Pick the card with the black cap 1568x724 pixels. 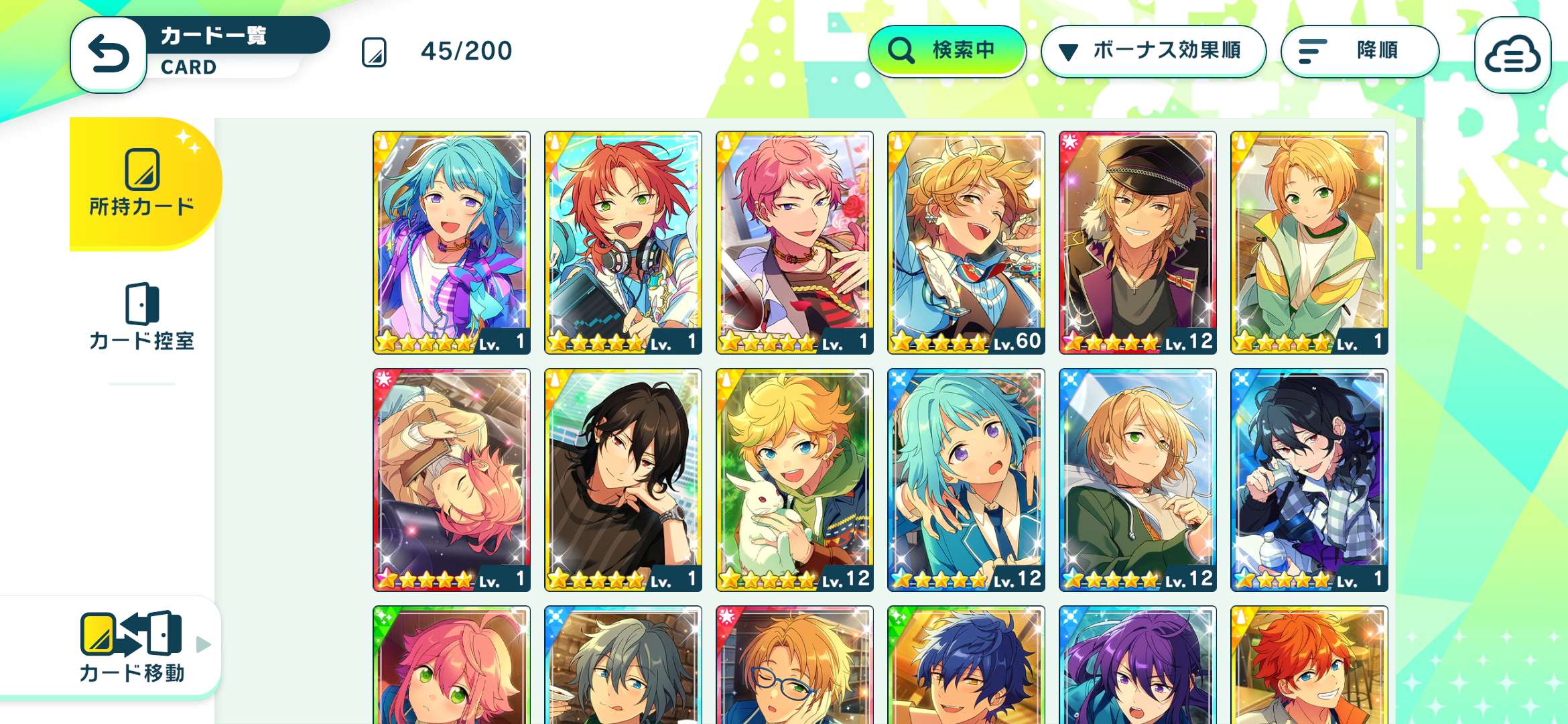1138,243
